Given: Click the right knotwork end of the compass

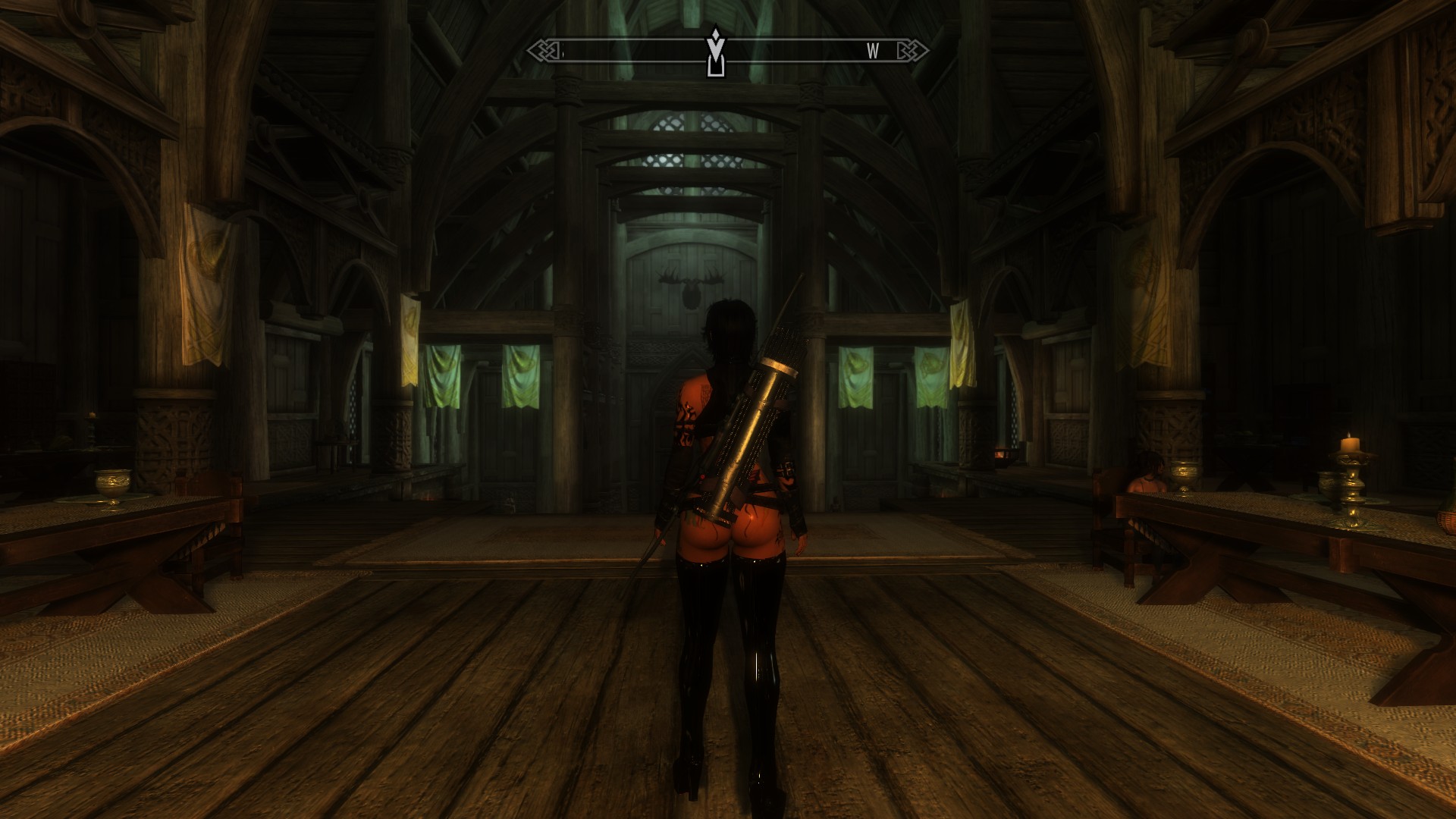Looking at the screenshot, I should coord(914,49).
